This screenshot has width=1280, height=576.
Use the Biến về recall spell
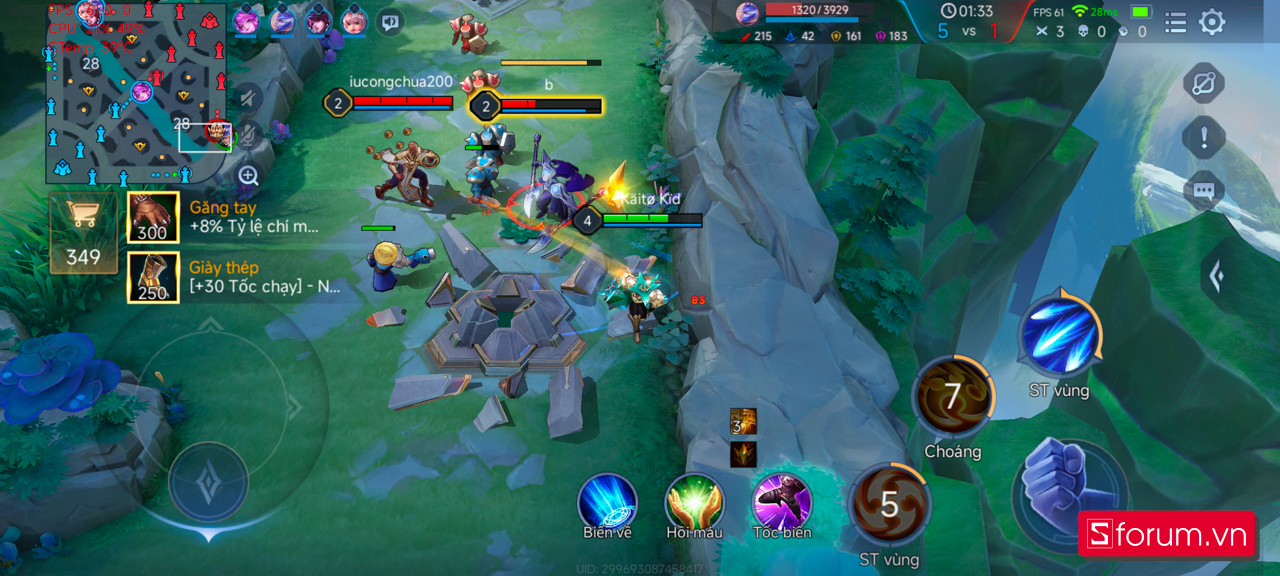click(608, 502)
